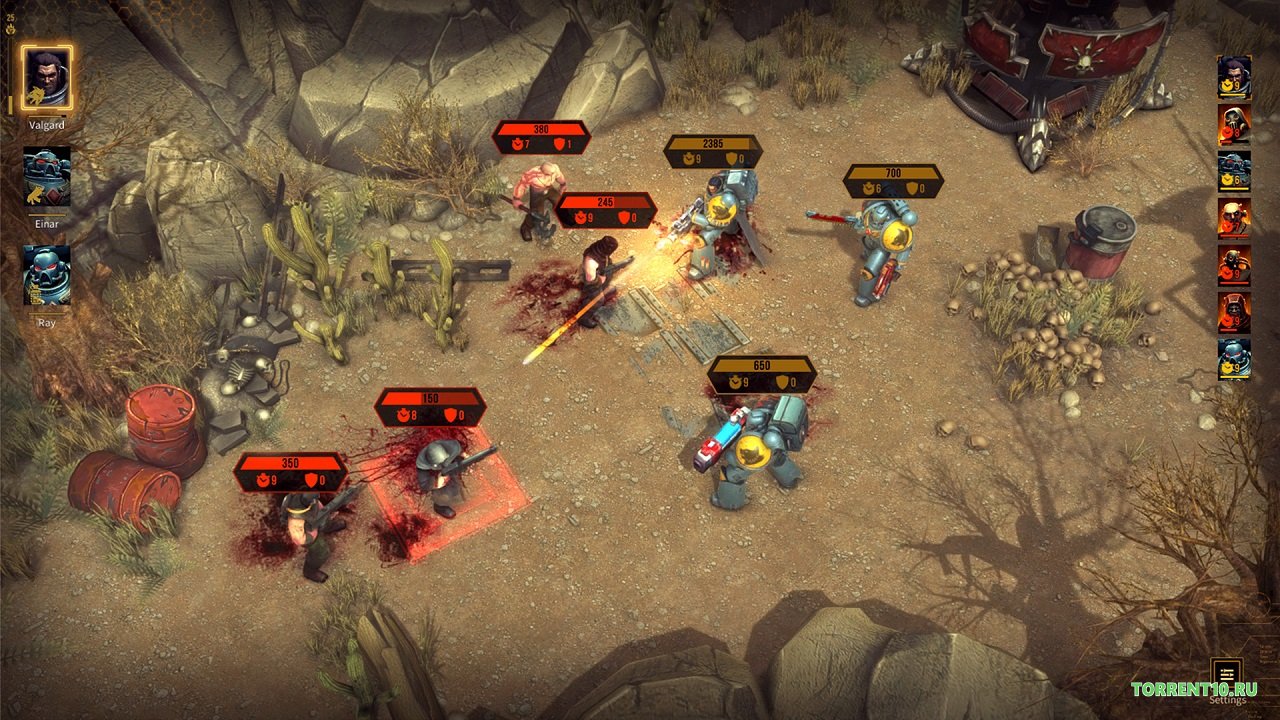Screen dimensions: 1280x720
Task: Click bearded Valgard in the turn order queue
Action: pos(1234,76)
